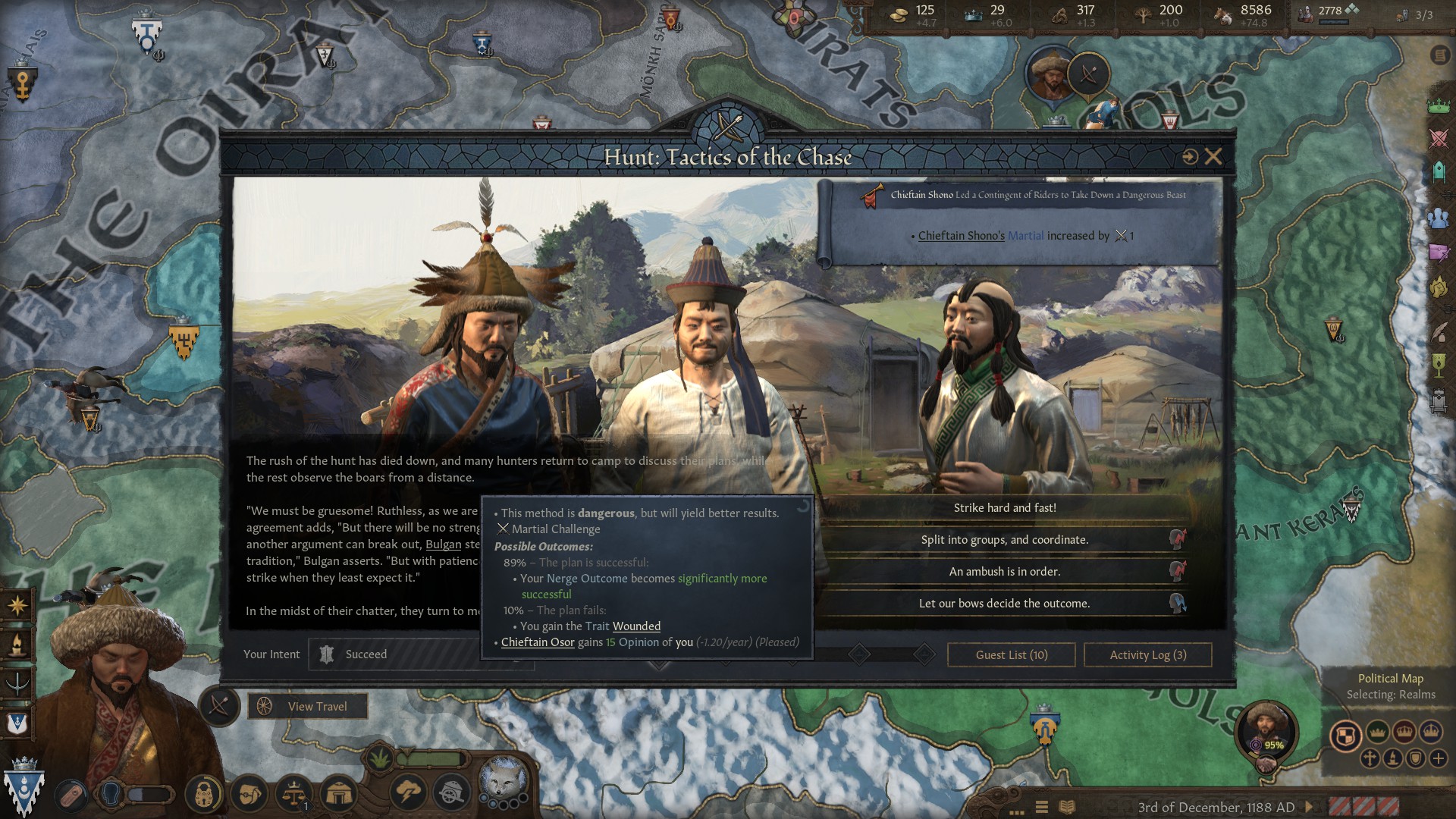
Task: Choose "Strike hard and fast!" option
Action: [1004, 508]
